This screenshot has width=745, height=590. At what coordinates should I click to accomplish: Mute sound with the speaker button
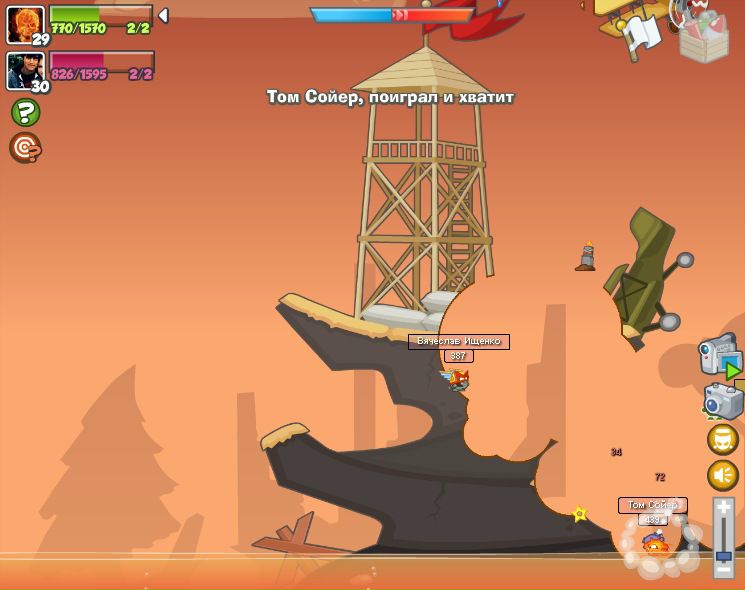(x=723, y=475)
